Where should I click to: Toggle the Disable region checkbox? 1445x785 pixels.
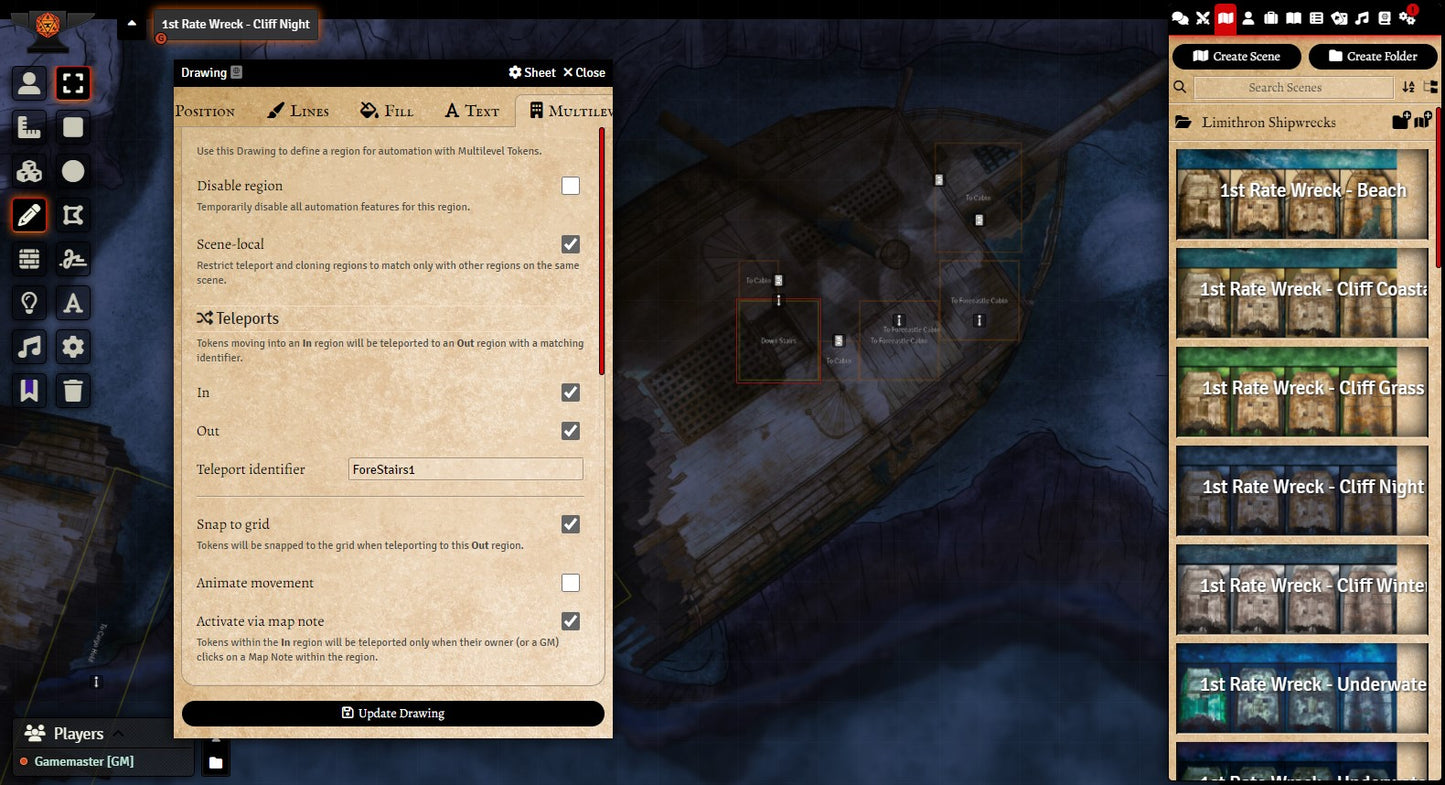point(570,186)
